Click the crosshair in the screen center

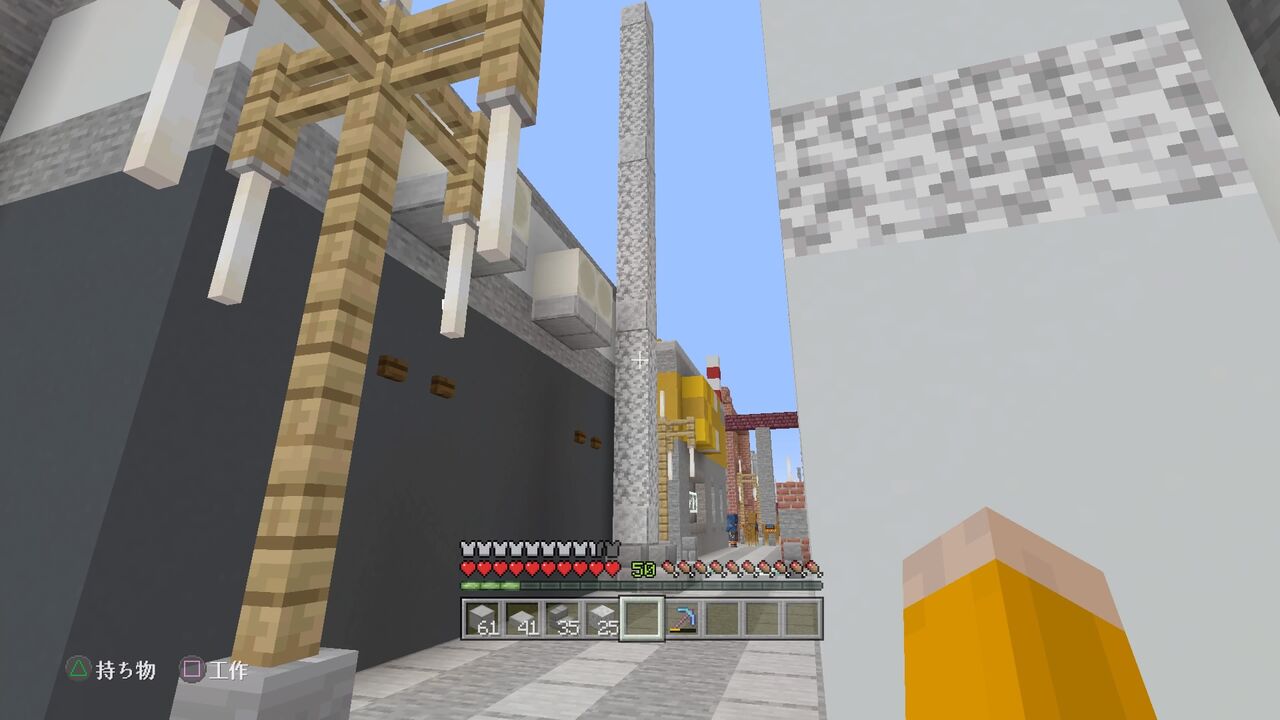click(x=640, y=360)
